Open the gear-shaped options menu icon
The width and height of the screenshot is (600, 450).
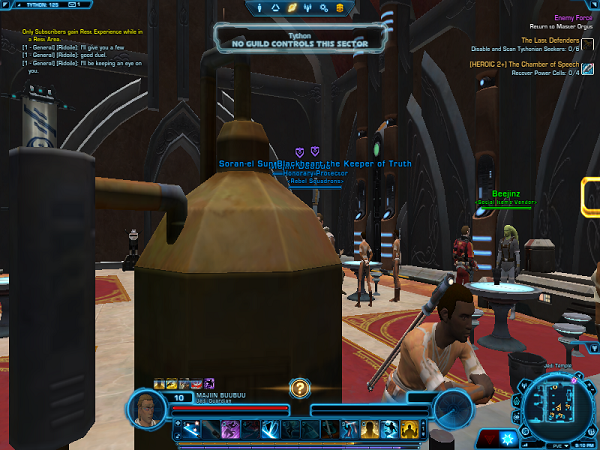(322, 9)
